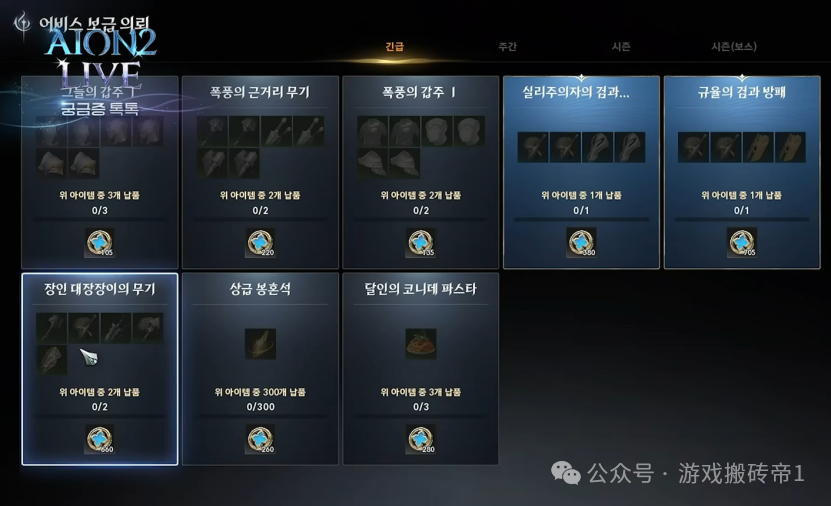This screenshot has width=831, height=506.
Task: Click the 어비스 보급 의뢰 emblem icon
Action: click(x=22, y=22)
